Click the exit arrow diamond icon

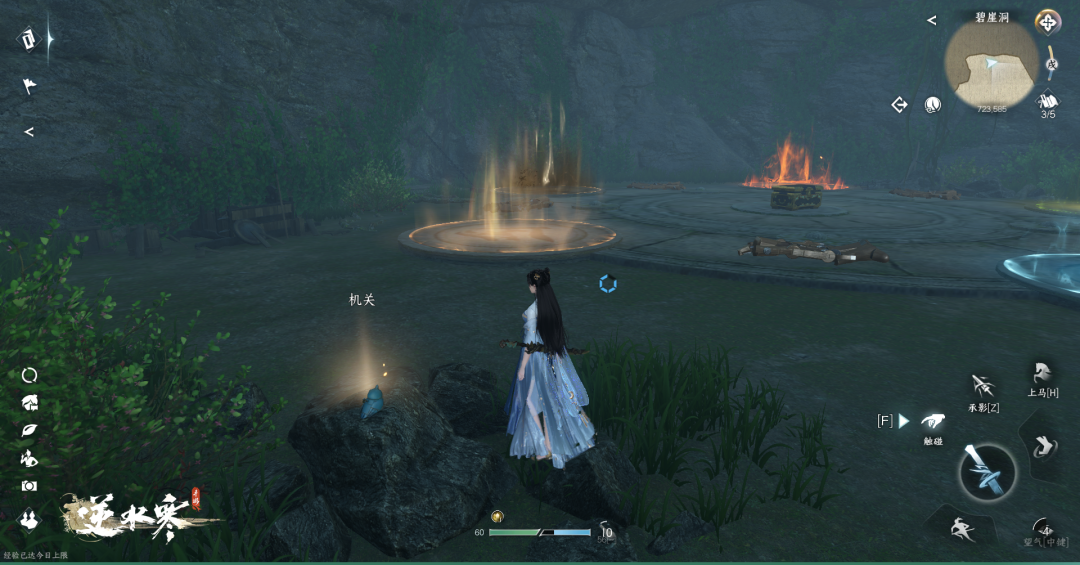pos(899,104)
